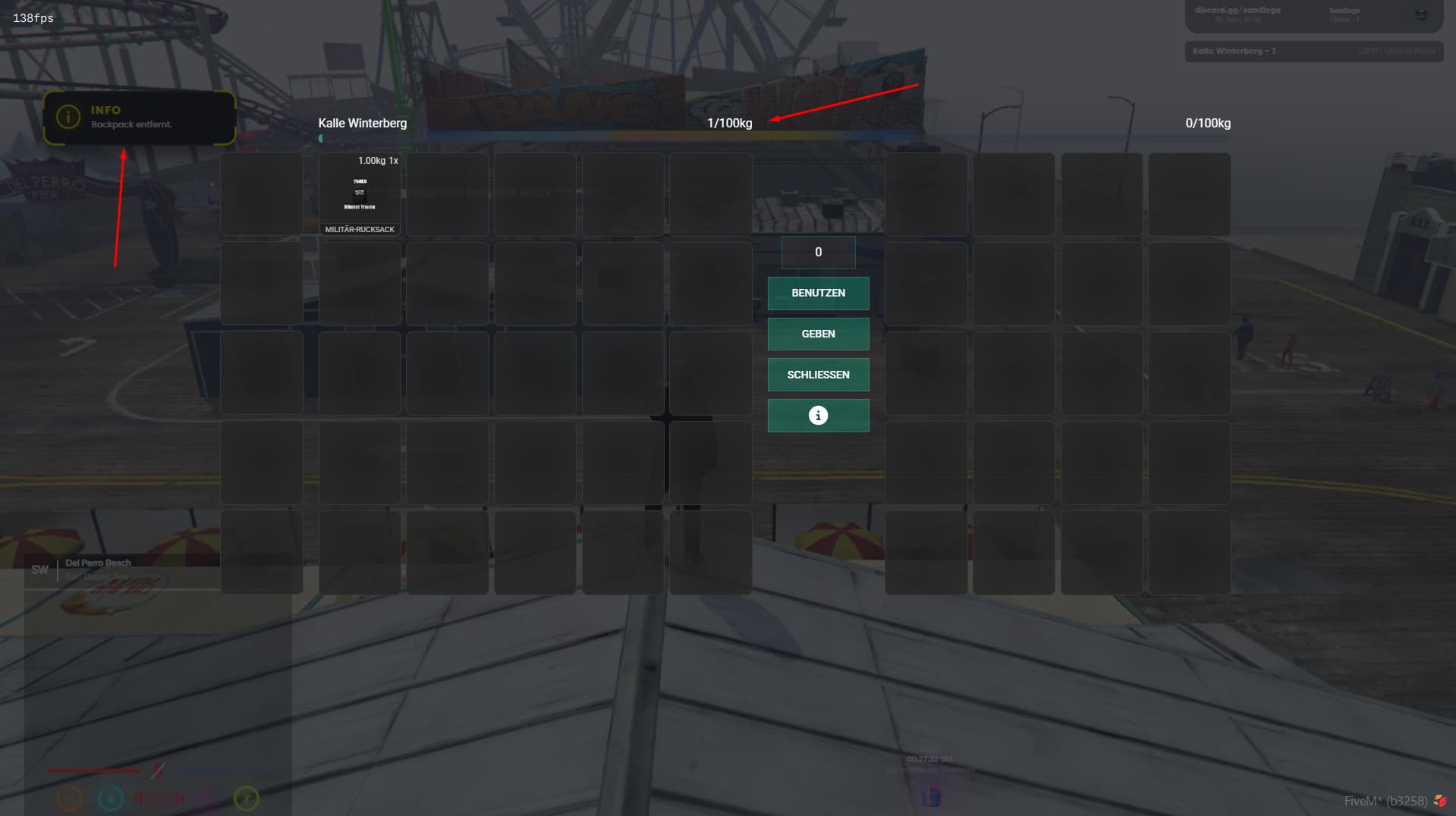Select the 'Kalle Winterberg – 1' entry top-right

coord(1314,52)
